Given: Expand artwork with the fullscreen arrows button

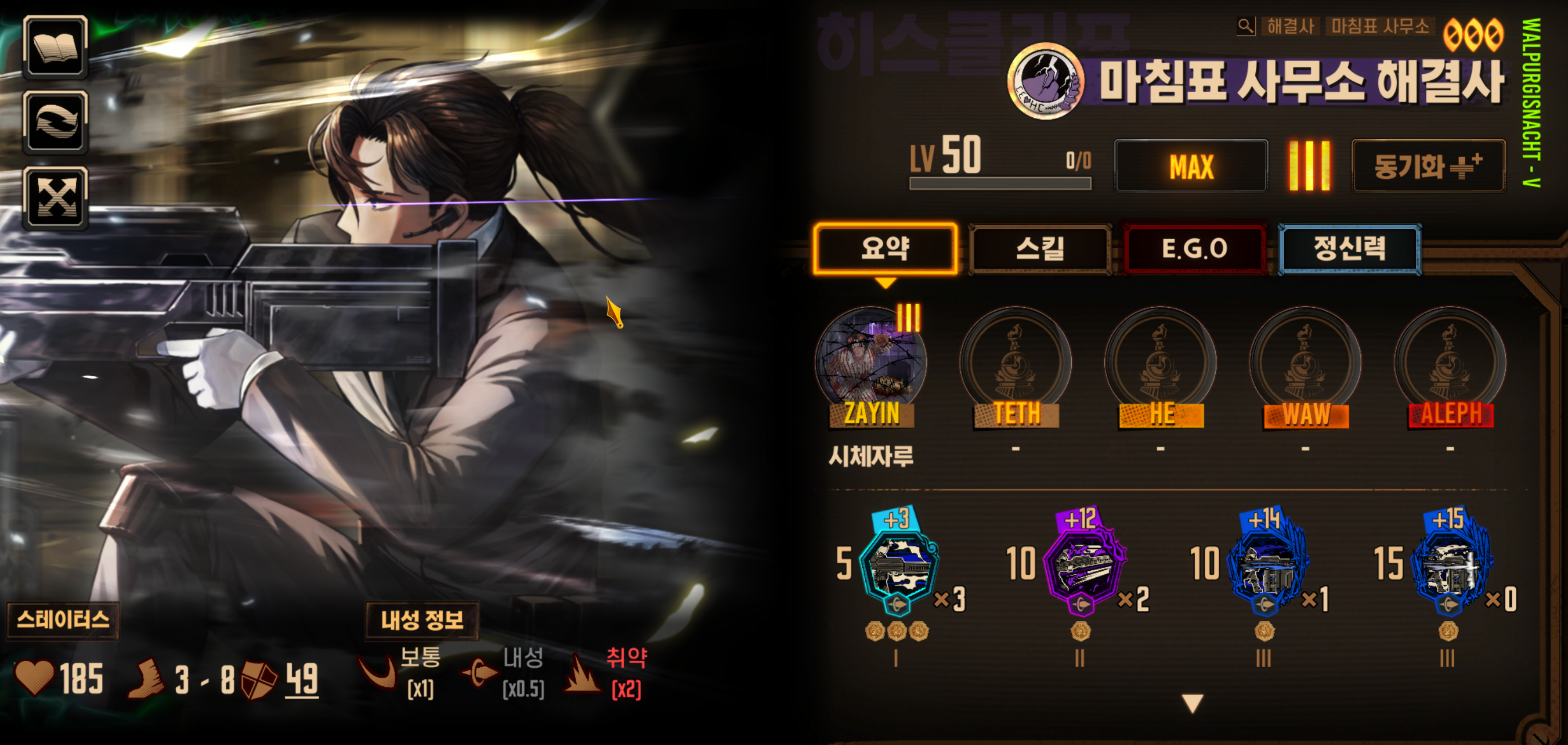Looking at the screenshot, I should coord(55,198).
